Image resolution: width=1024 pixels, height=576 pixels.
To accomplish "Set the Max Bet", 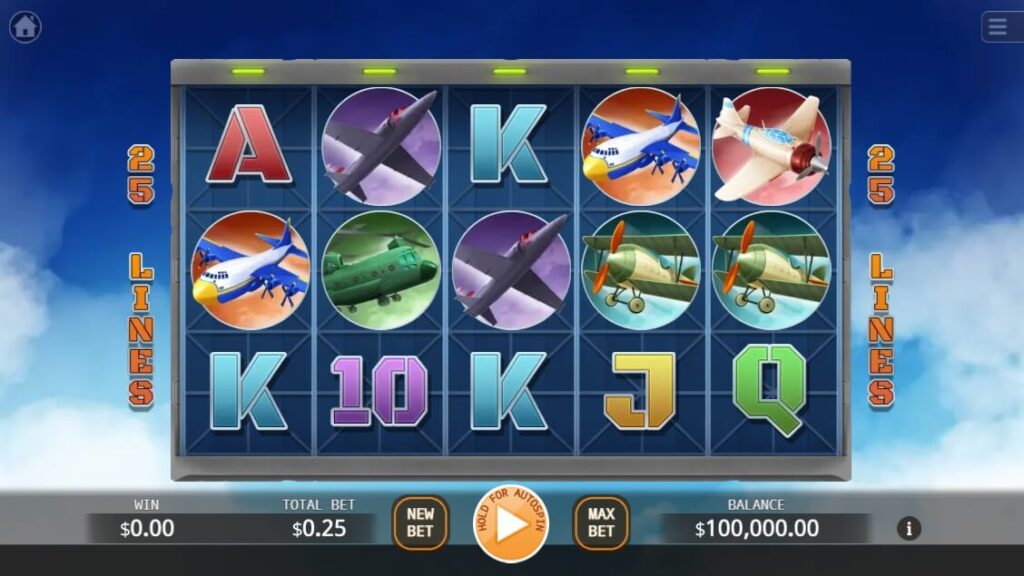I will (x=601, y=523).
